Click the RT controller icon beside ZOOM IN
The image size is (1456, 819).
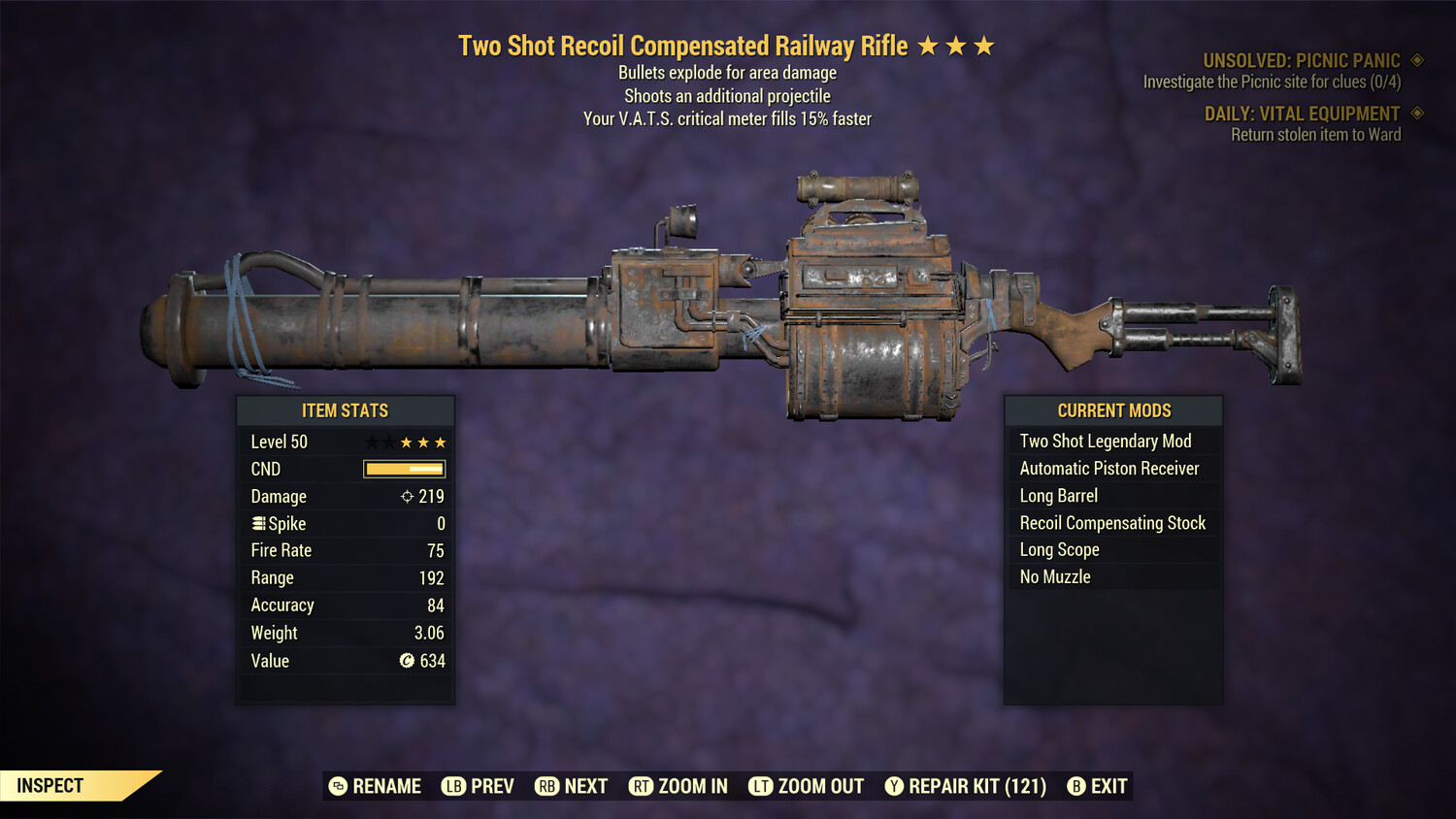(x=642, y=786)
